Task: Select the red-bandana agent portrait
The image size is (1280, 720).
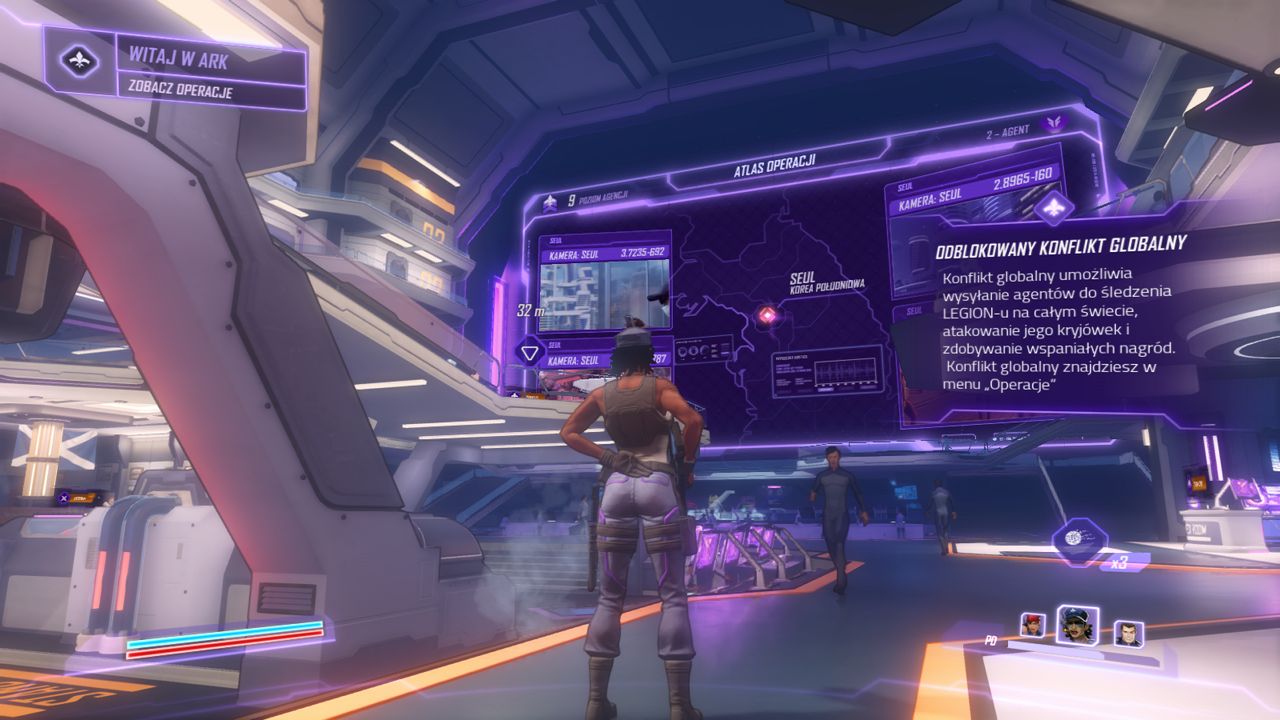Action: [1031, 626]
